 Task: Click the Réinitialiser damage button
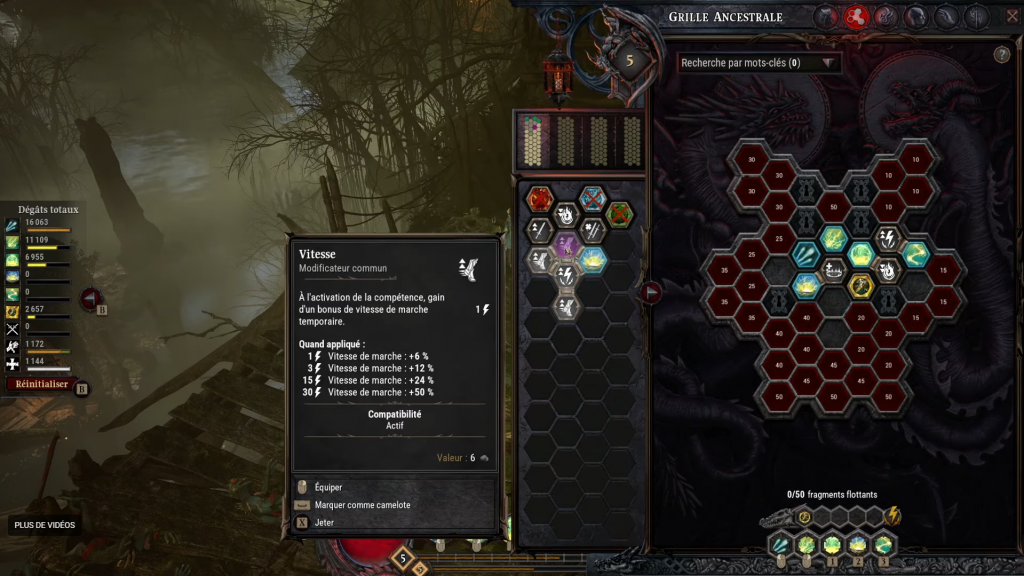click(42, 384)
